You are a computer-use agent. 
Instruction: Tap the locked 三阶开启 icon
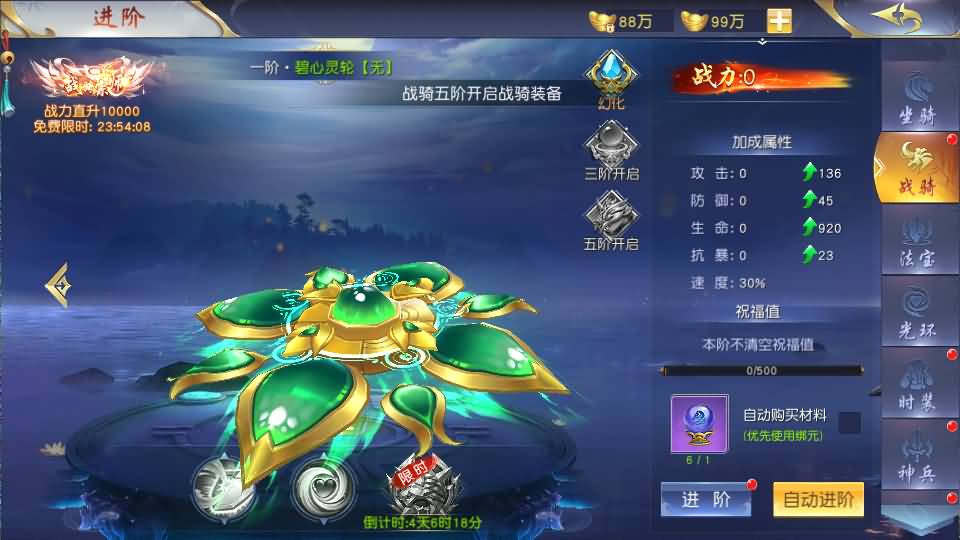click(610, 147)
